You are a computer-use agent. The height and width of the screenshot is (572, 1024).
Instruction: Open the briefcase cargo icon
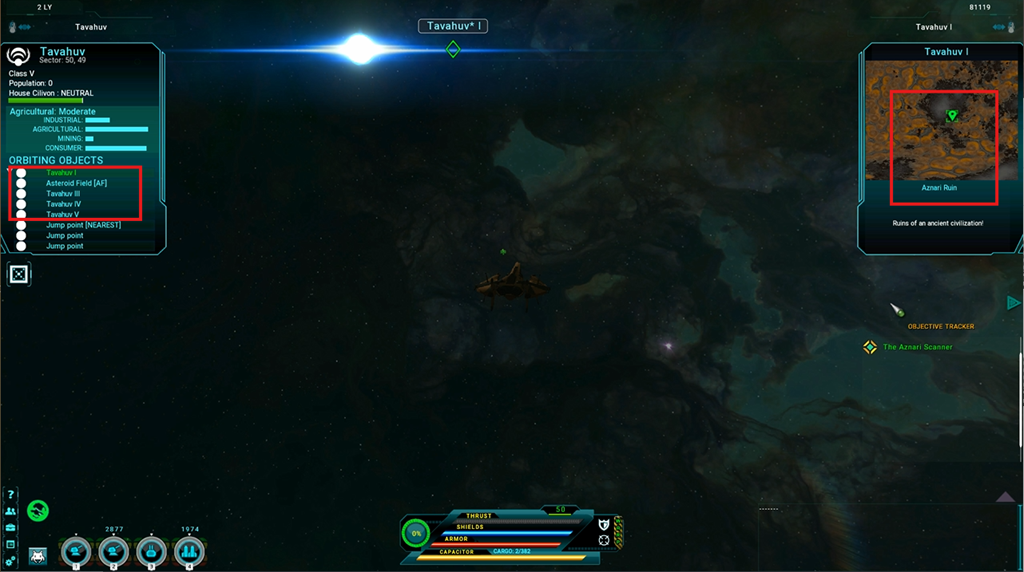[11, 527]
